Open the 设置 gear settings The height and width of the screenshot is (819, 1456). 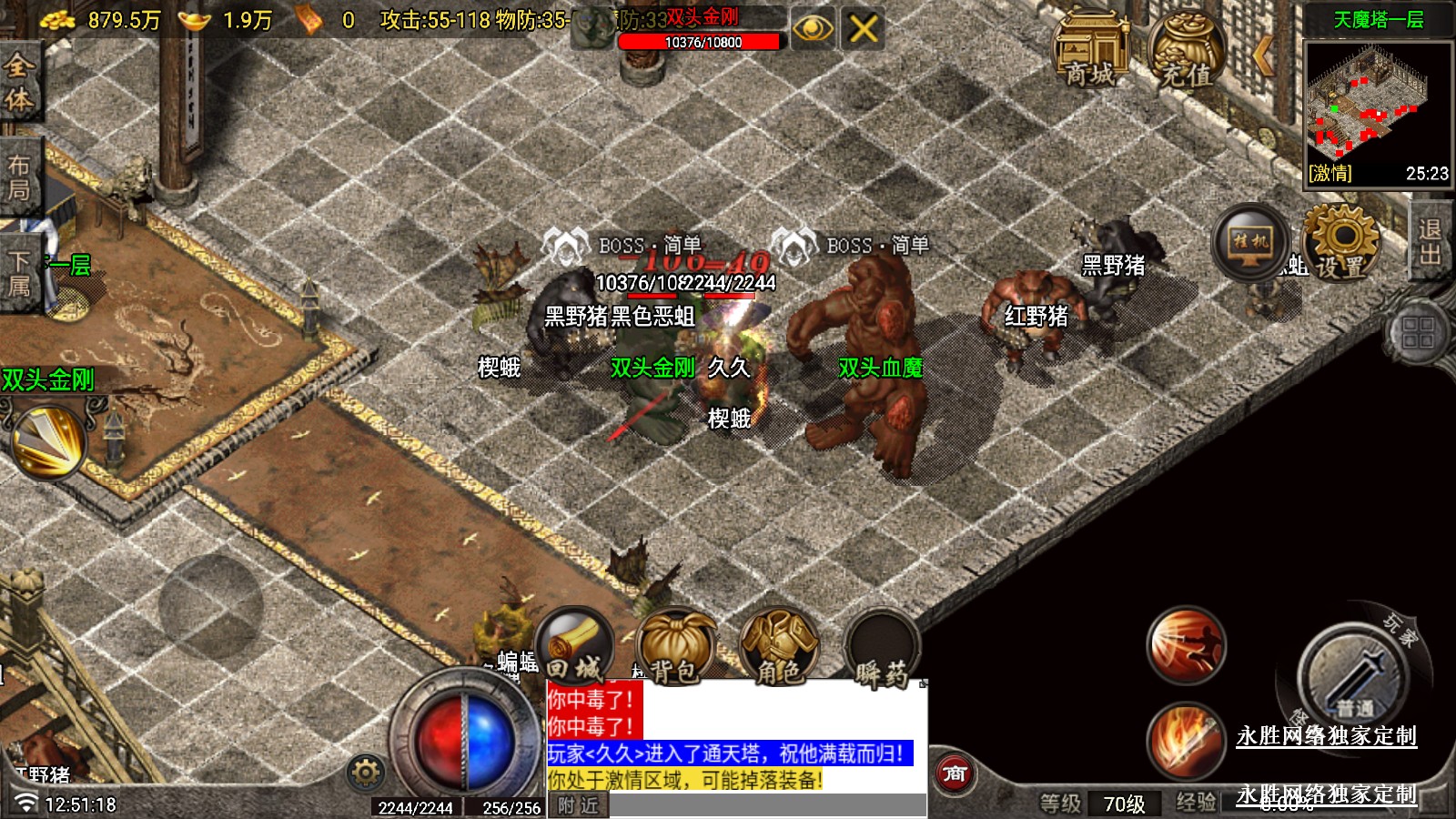(1340, 241)
